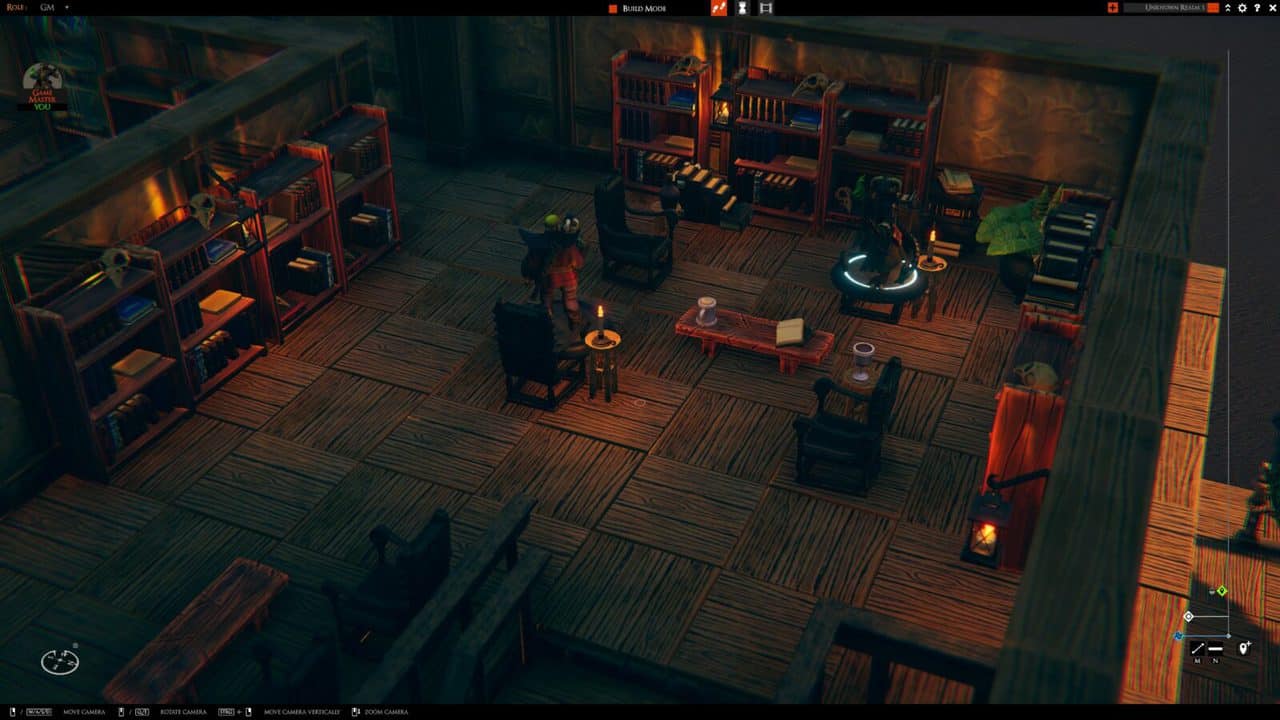
Task: Toggle the orange Build Mode indicator square
Action: pyautogui.click(x=612, y=8)
